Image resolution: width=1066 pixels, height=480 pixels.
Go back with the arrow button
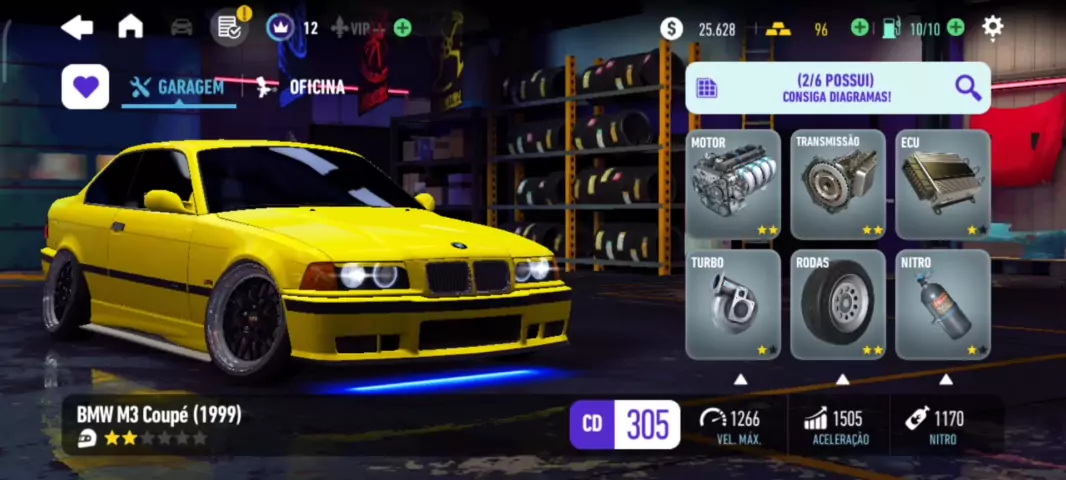pos(77,27)
